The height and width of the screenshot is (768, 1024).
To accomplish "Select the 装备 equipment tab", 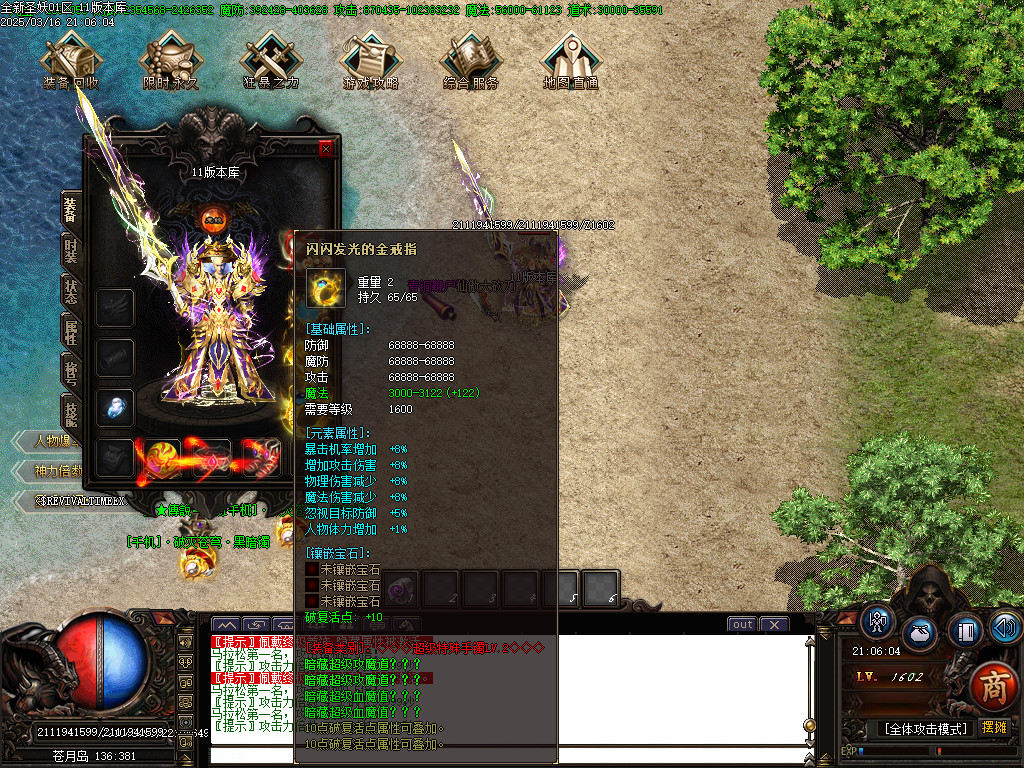I will [71, 210].
